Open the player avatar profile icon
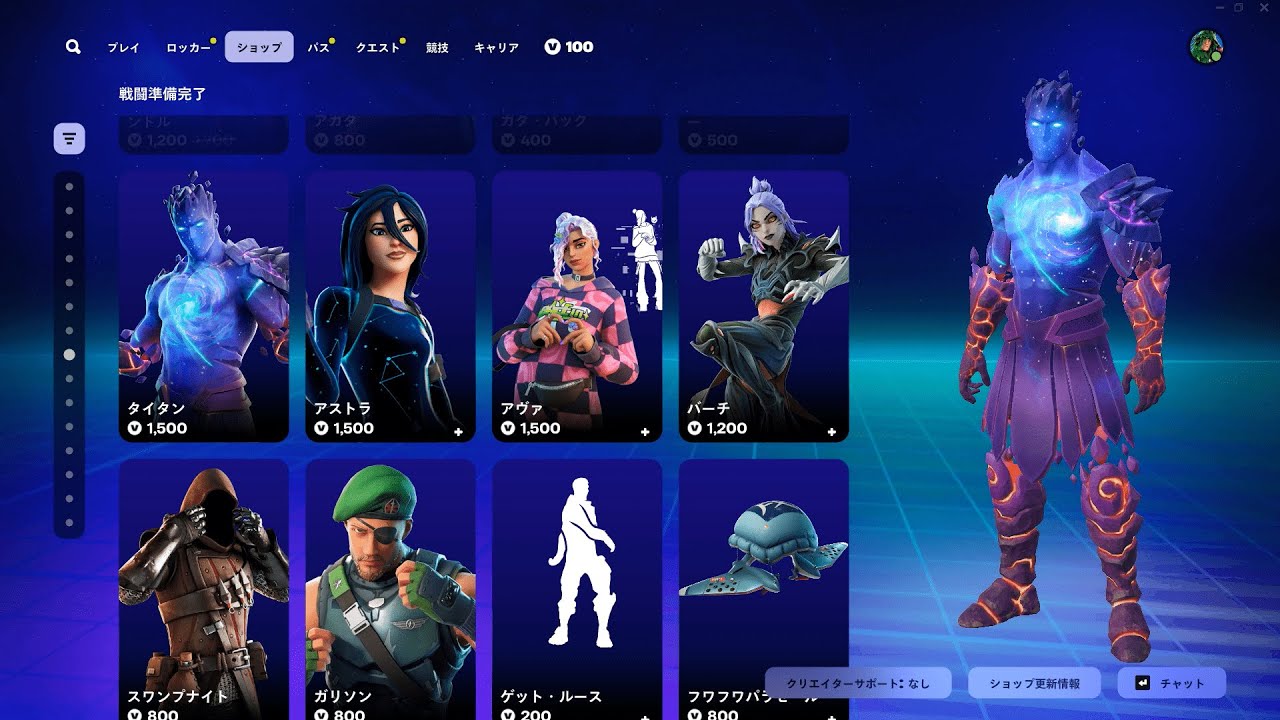 coord(1205,46)
